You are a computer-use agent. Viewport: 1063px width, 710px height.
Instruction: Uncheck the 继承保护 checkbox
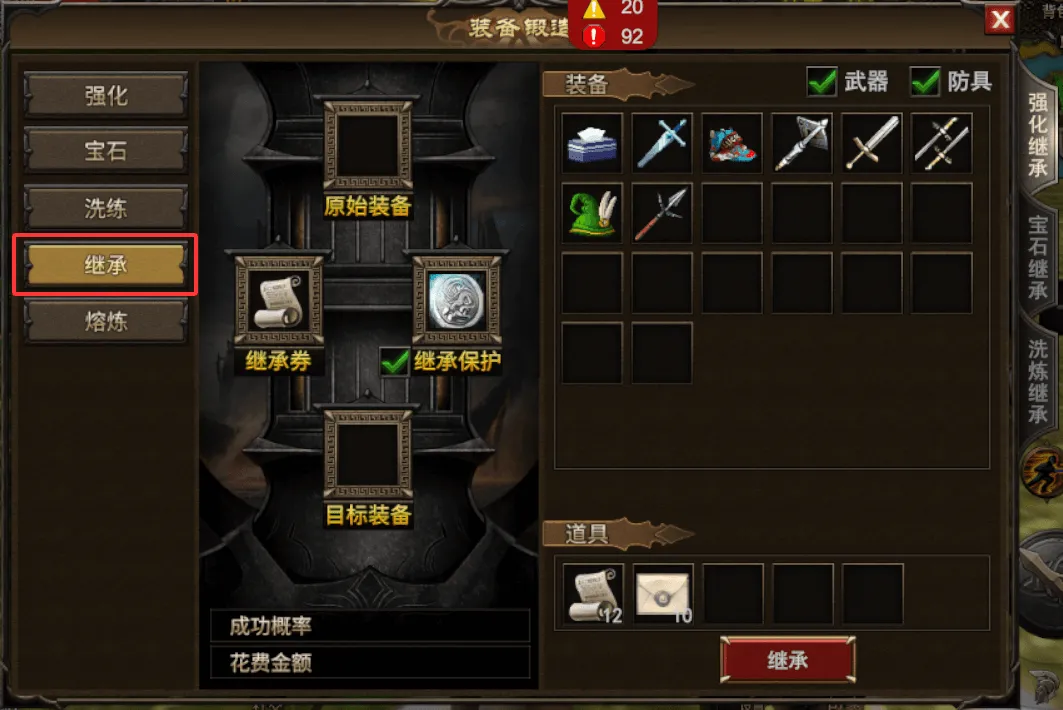[395, 362]
